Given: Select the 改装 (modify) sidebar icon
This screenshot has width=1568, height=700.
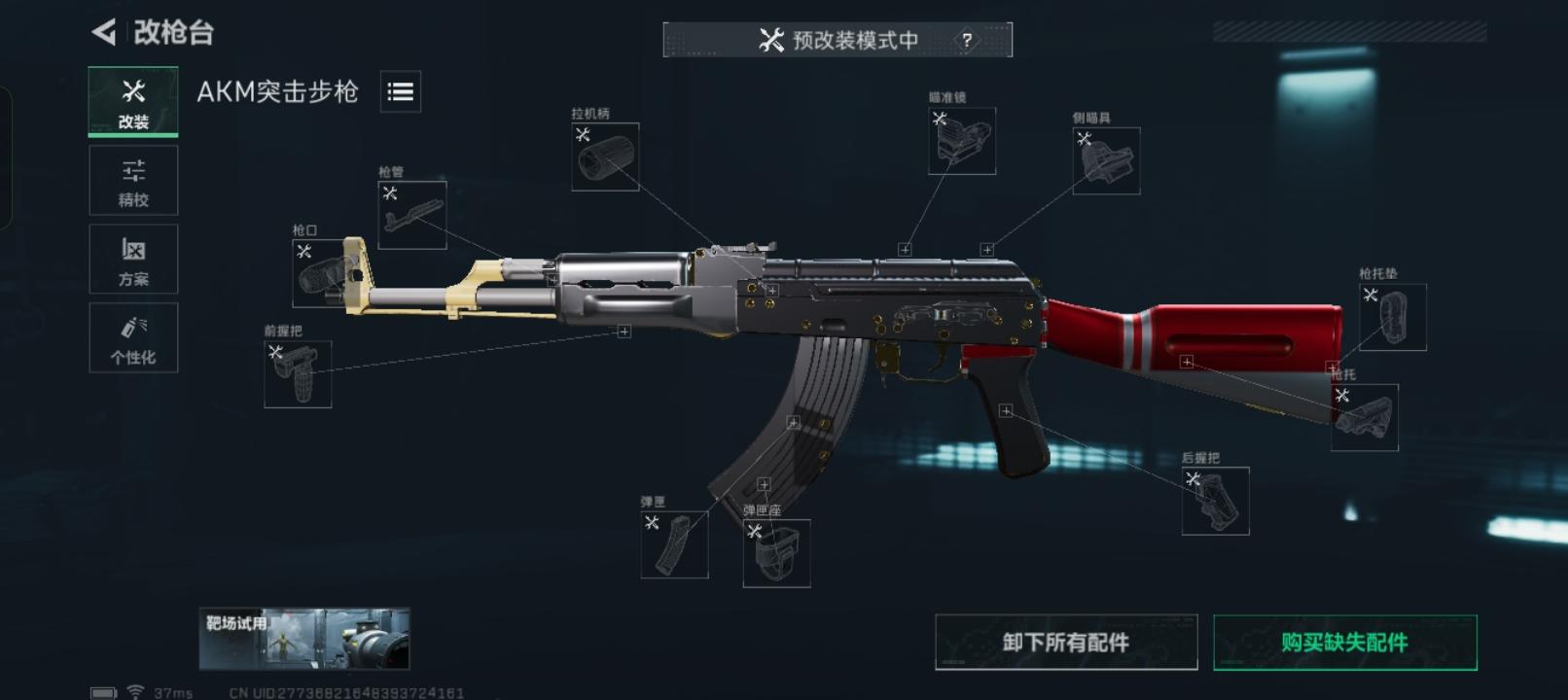Looking at the screenshot, I should 132,100.
